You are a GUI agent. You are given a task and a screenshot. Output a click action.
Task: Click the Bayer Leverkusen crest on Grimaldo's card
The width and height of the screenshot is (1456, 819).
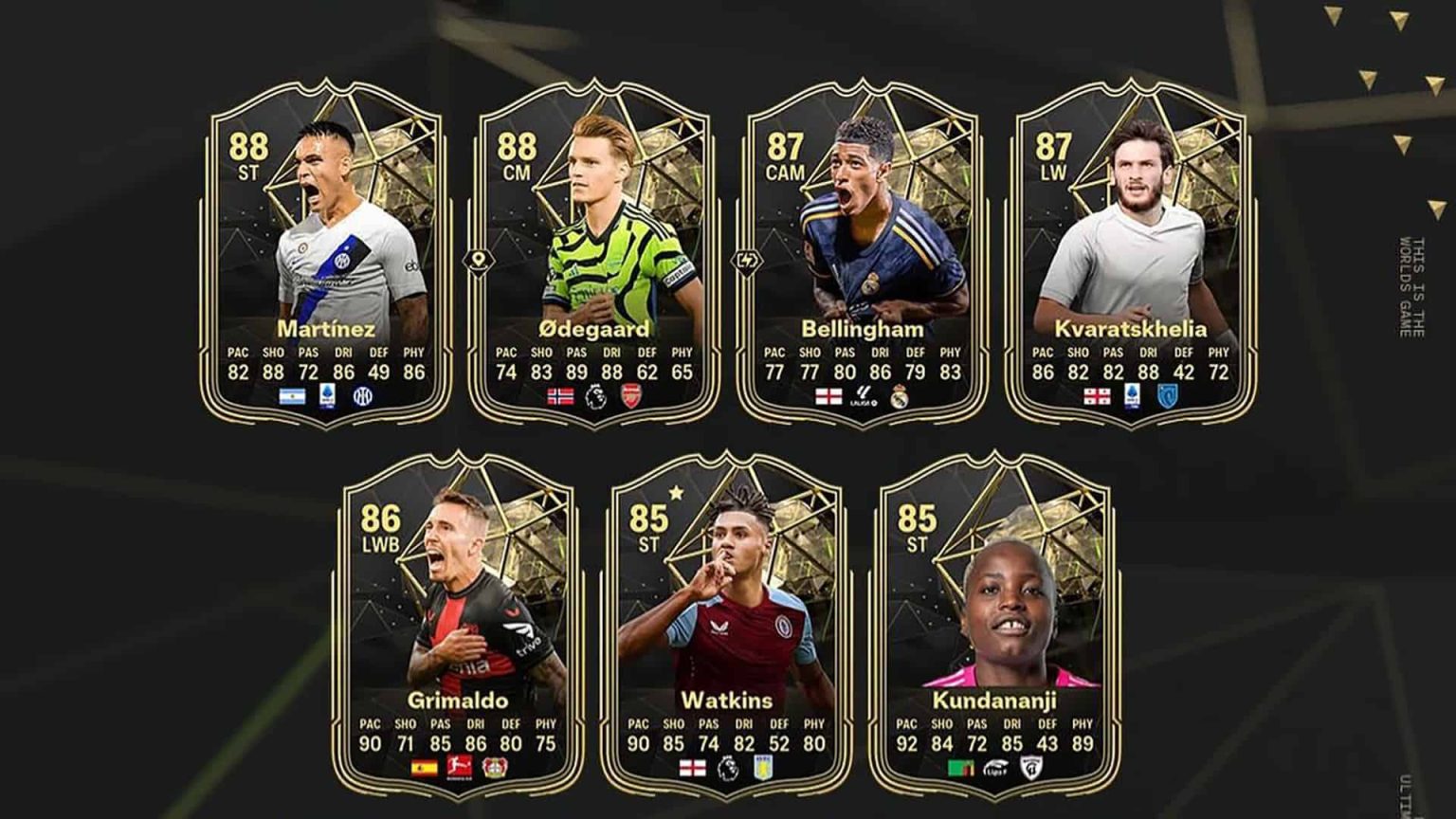(497, 769)
